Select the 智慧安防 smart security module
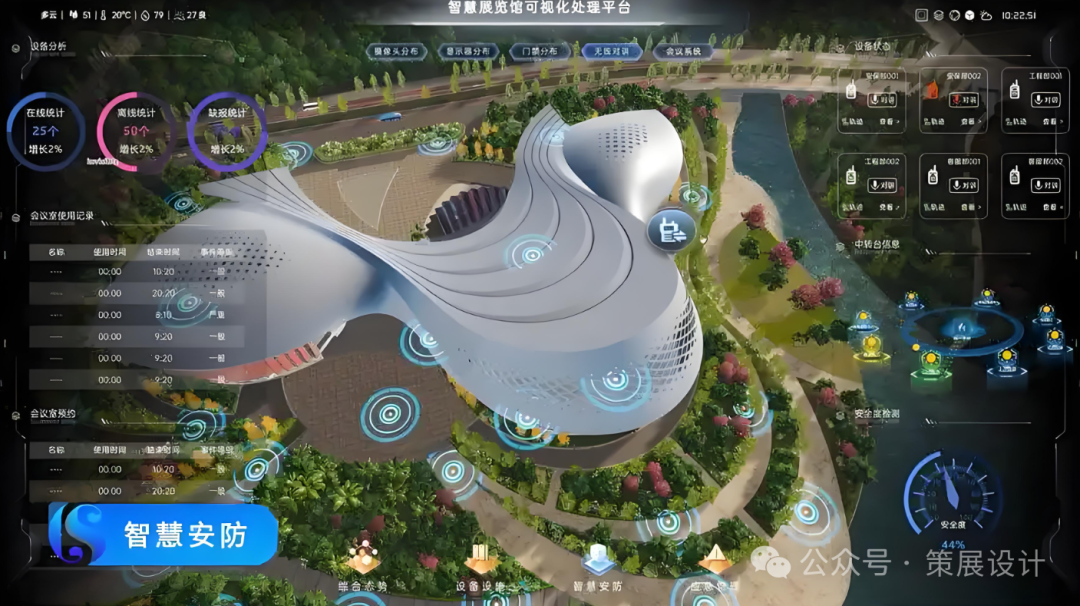The height and width of the screenshot is (606, 1080). (597, 565)
